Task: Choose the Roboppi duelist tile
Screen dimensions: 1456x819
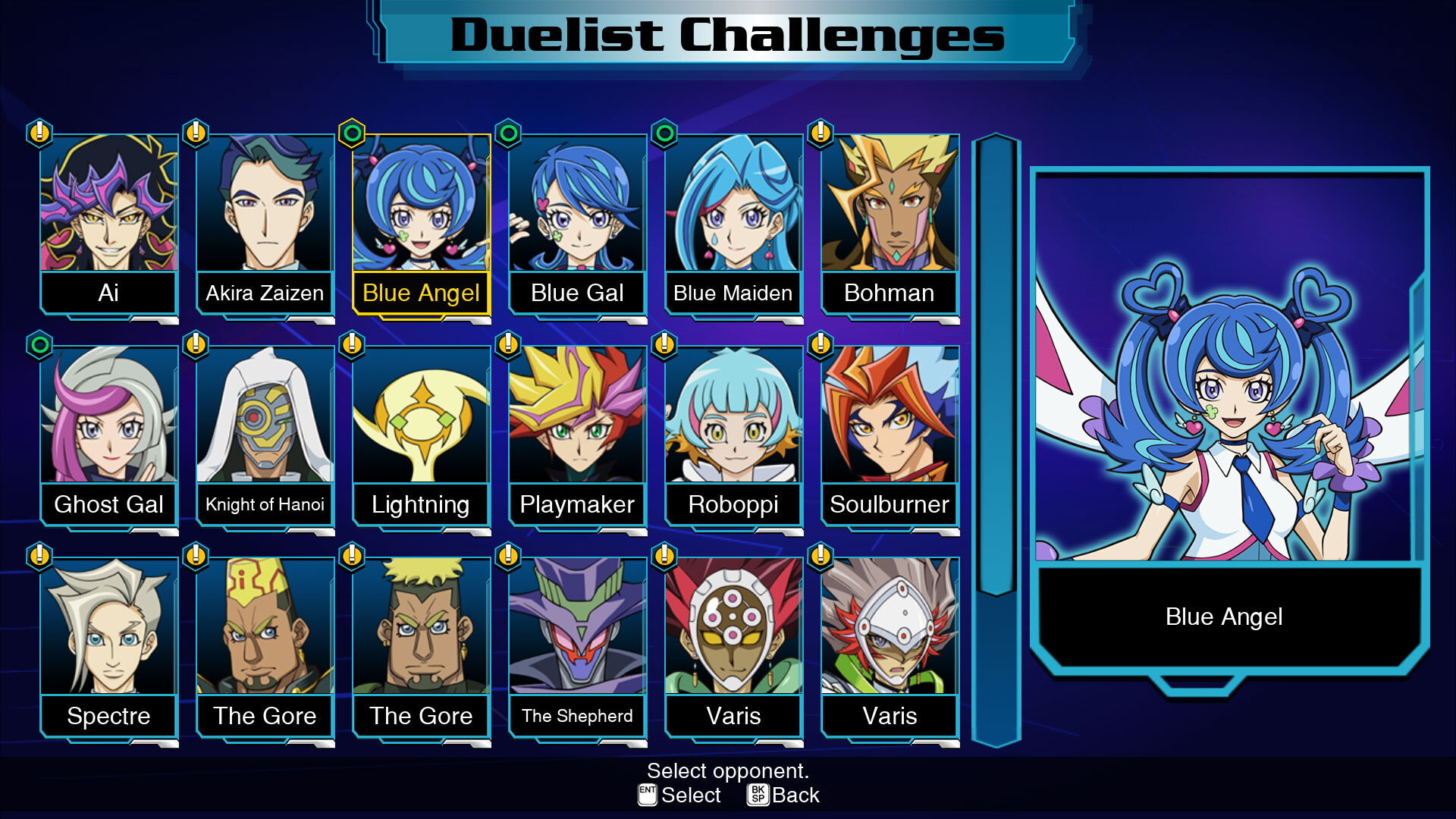Action: click(733, 435)
